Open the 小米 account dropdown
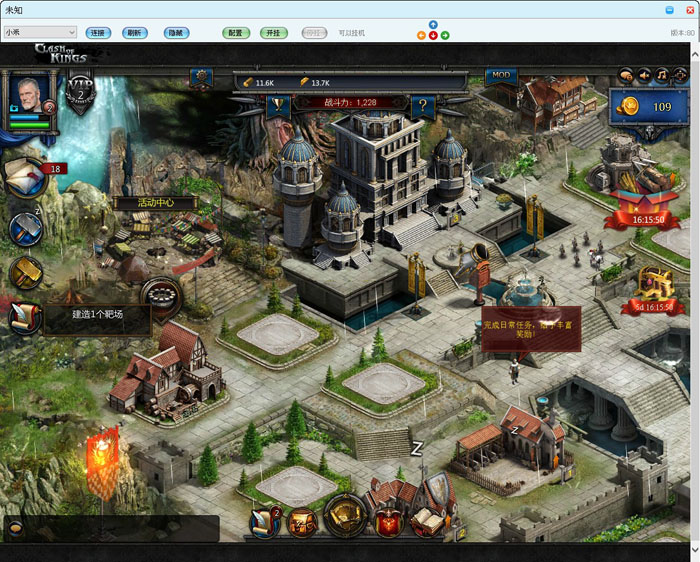The image size is (700, 562). [x=40, y=33]
